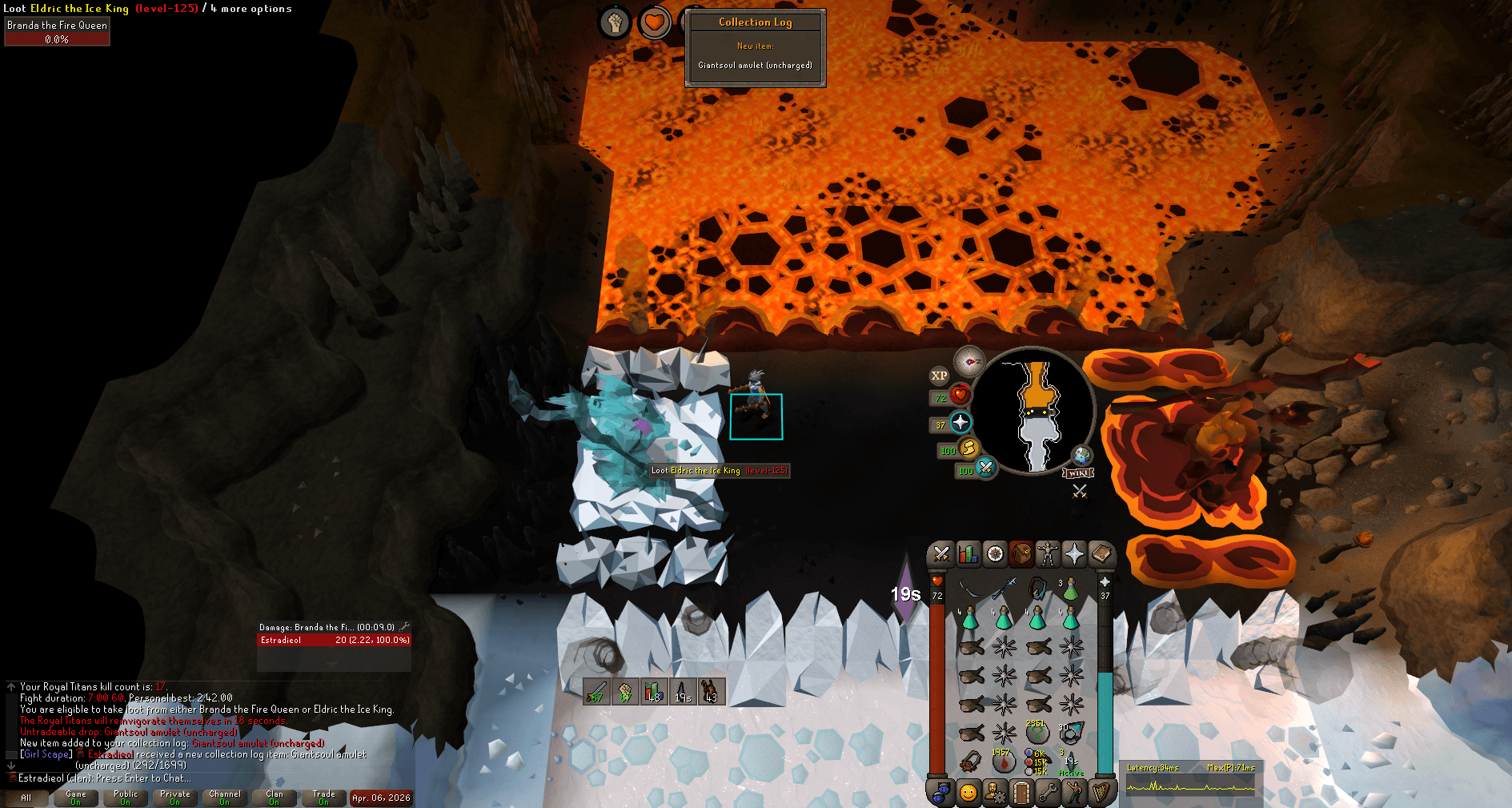Open the Combat Options tab
This screenshot has height=808, width=1512.
(940, 554)
